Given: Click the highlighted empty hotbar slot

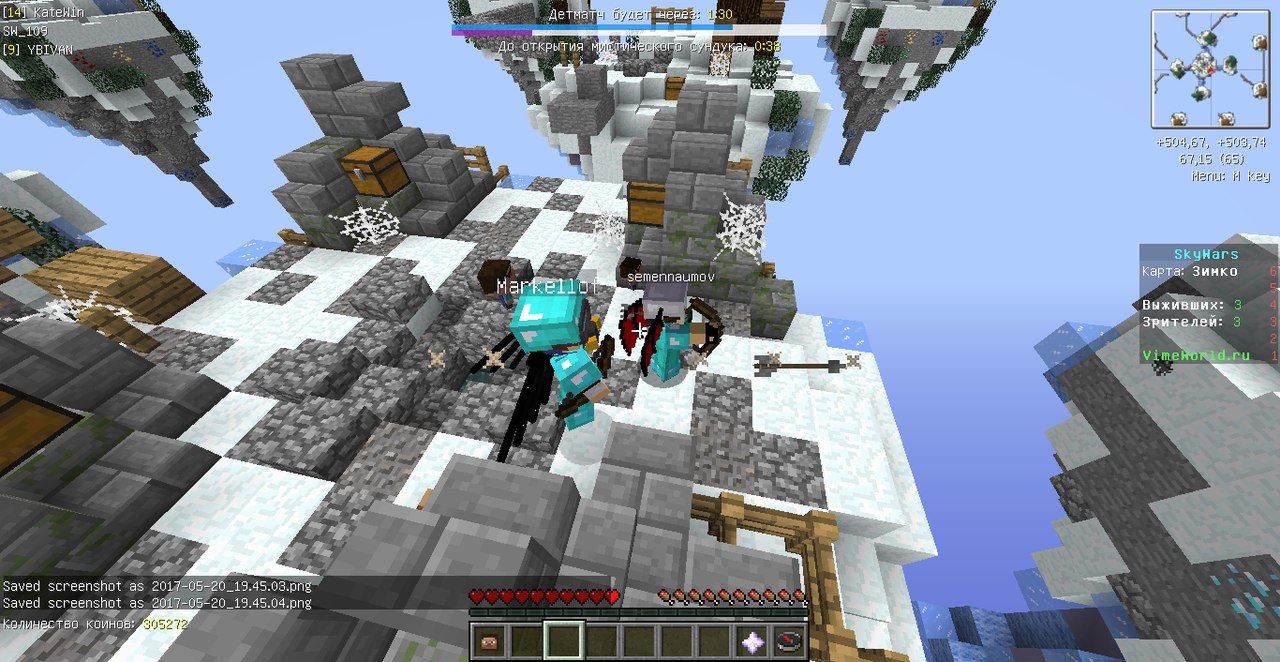Looking at the screenshot, I should click(x=563, y=640).
